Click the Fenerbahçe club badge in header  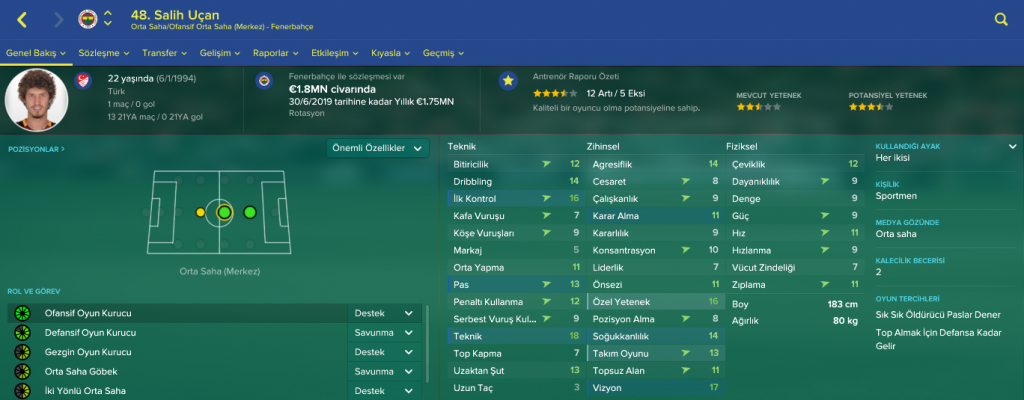88,19
